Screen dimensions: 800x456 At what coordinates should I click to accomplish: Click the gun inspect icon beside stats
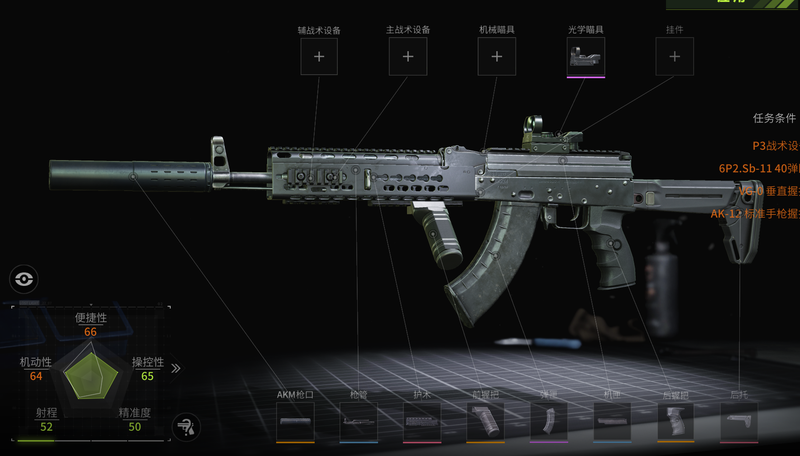184,427
